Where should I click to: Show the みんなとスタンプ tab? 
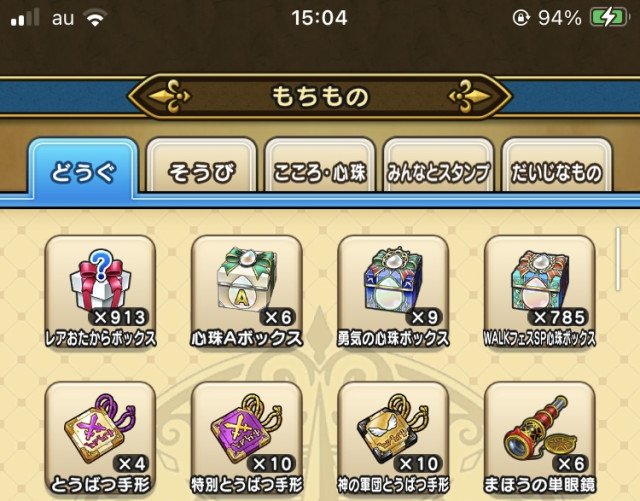[438, 172]
